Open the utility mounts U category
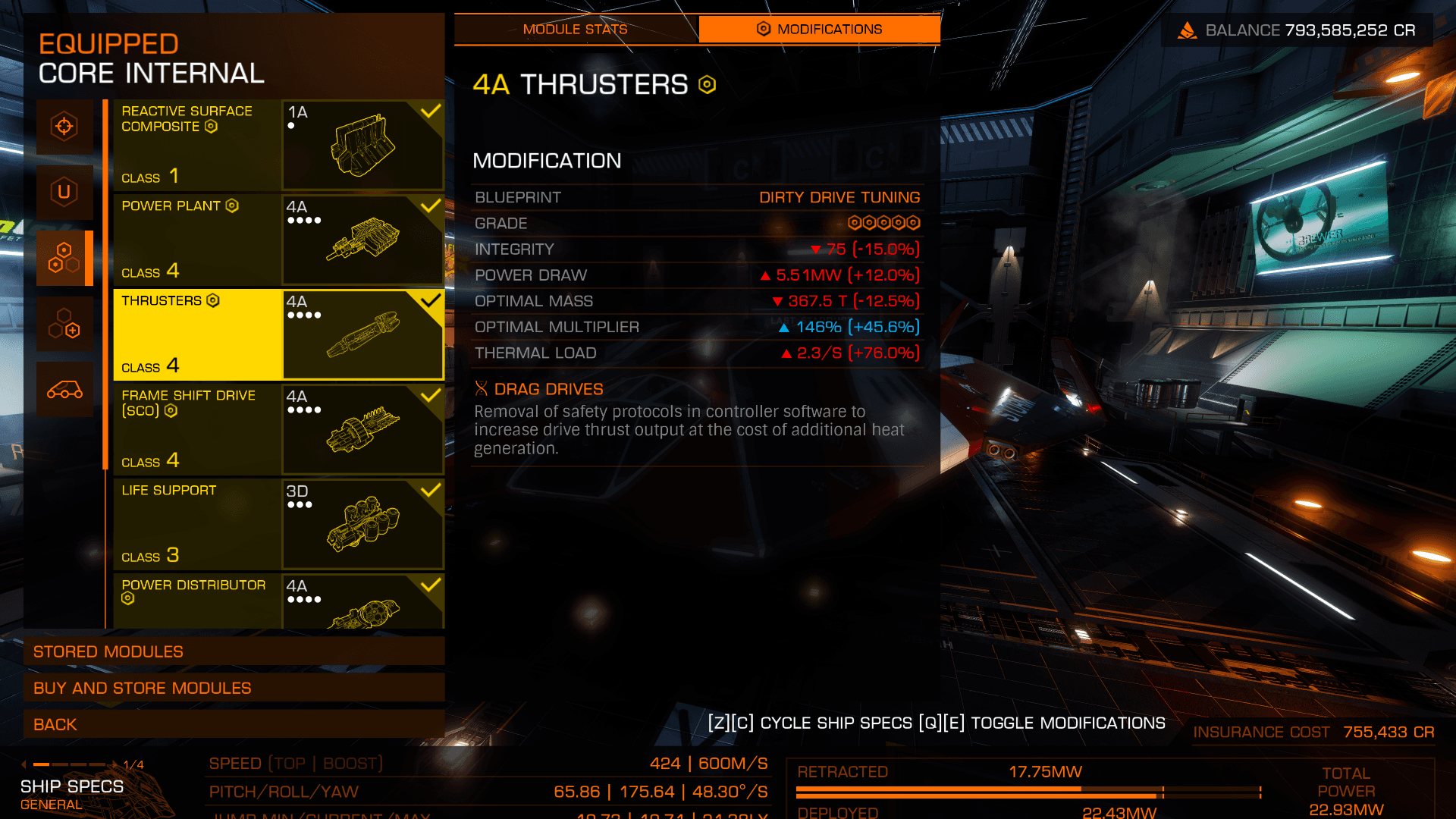This screenshot has width=1456, height=819. 64,192
